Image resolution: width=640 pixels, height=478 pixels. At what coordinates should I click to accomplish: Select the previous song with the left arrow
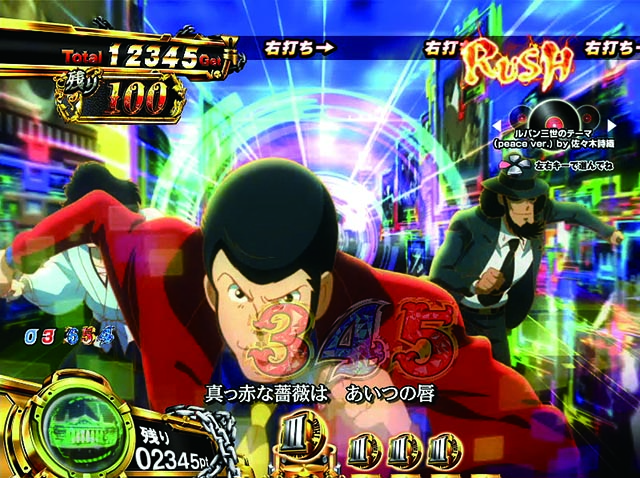(x=495, y=125)
